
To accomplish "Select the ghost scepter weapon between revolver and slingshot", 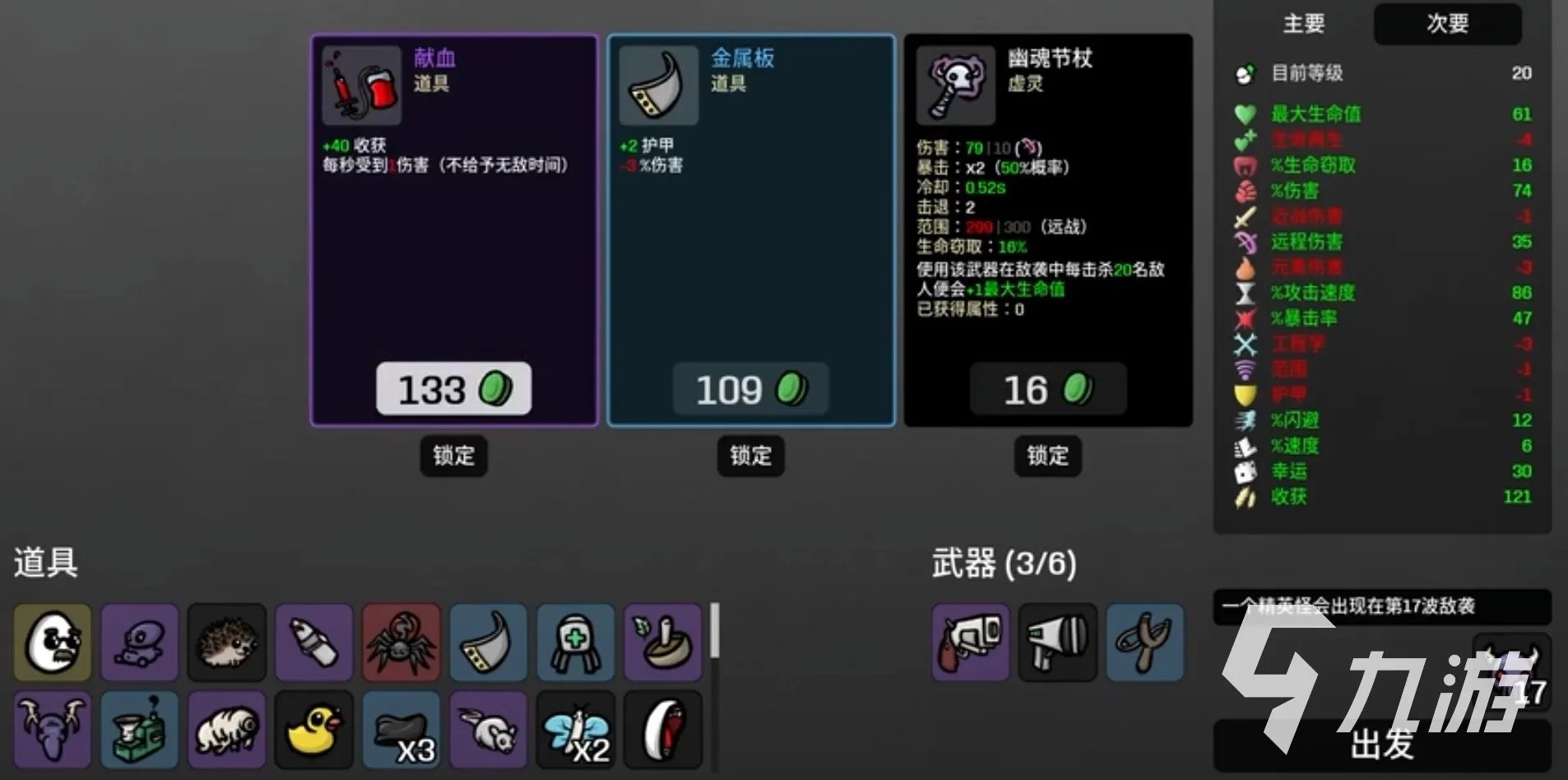I will 1058,643.
